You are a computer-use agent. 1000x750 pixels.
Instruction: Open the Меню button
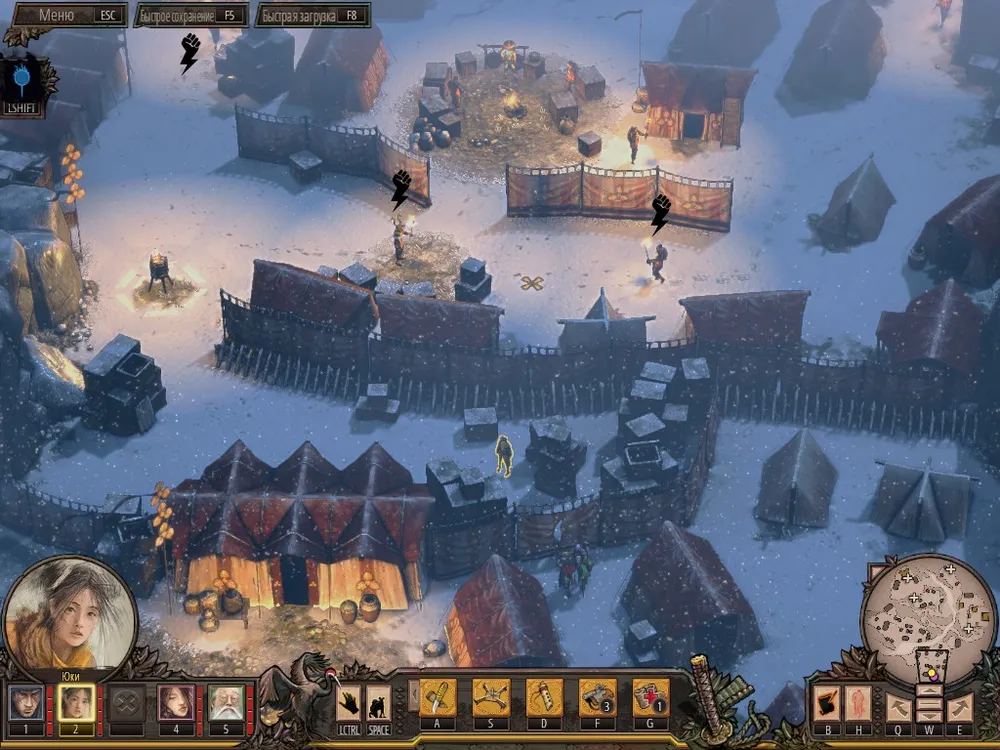tap(66, 15)
